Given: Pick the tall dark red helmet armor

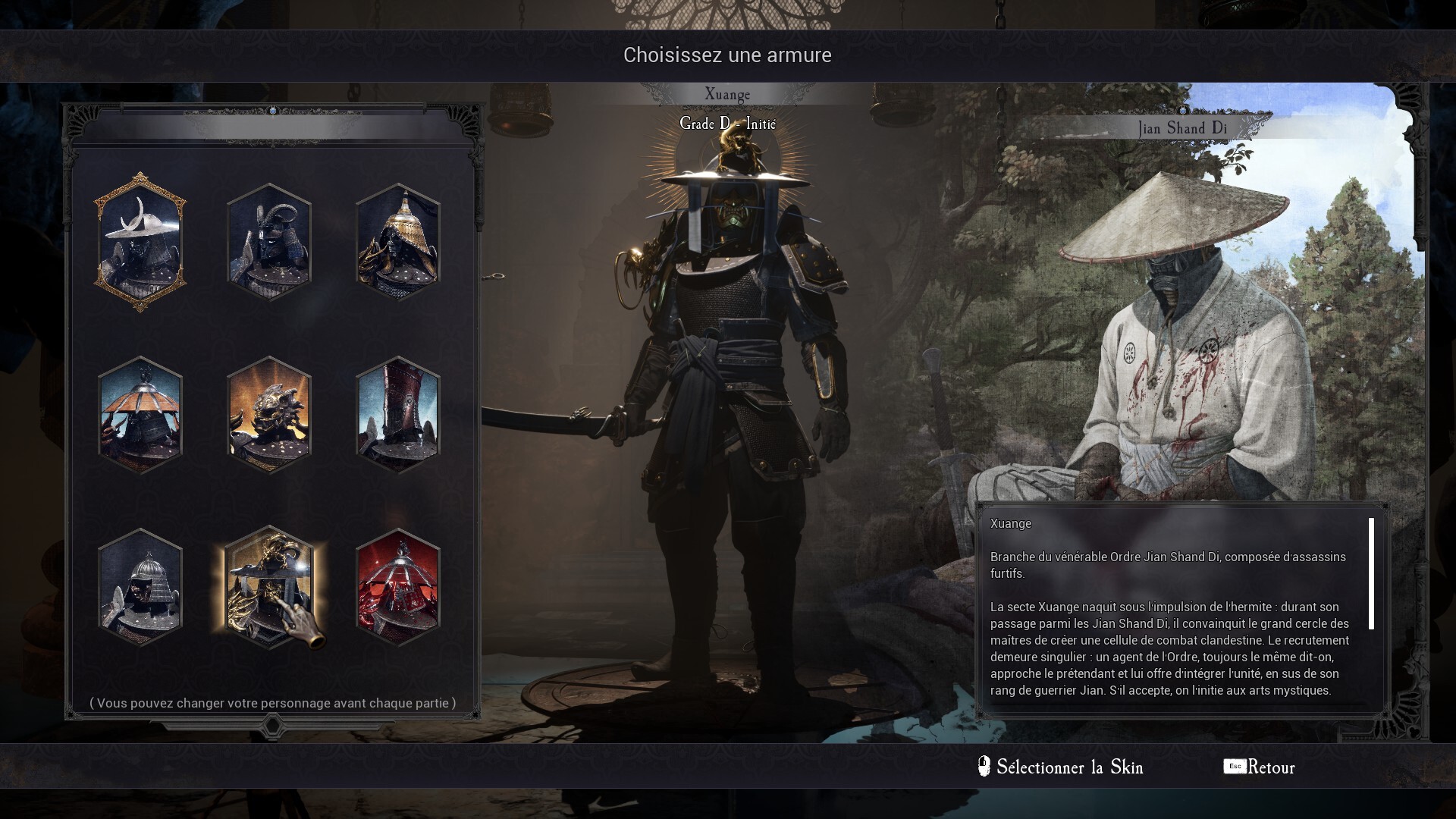Looking at the screenshot, I should point(398,415).
